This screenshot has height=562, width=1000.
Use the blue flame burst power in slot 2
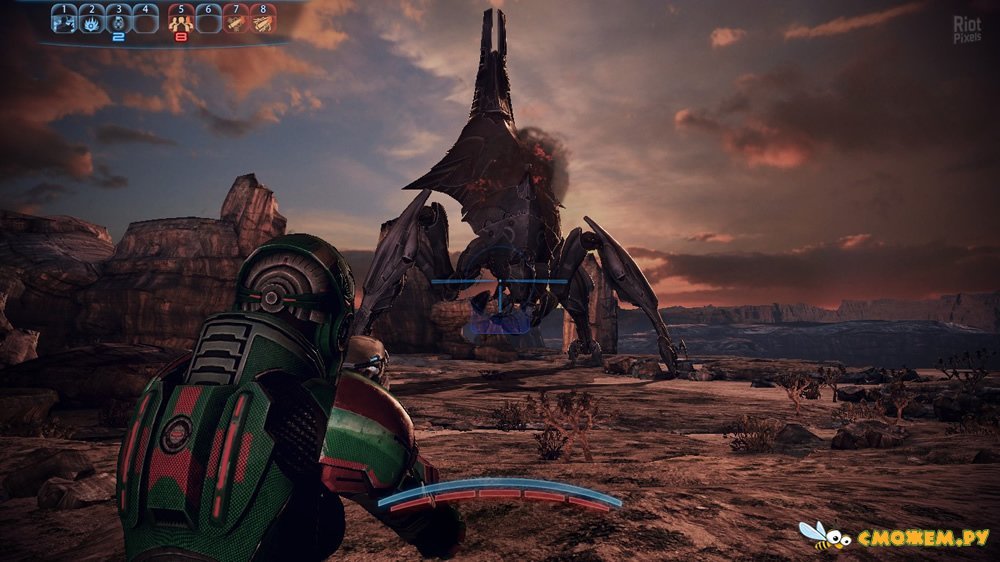pos(91,22)
